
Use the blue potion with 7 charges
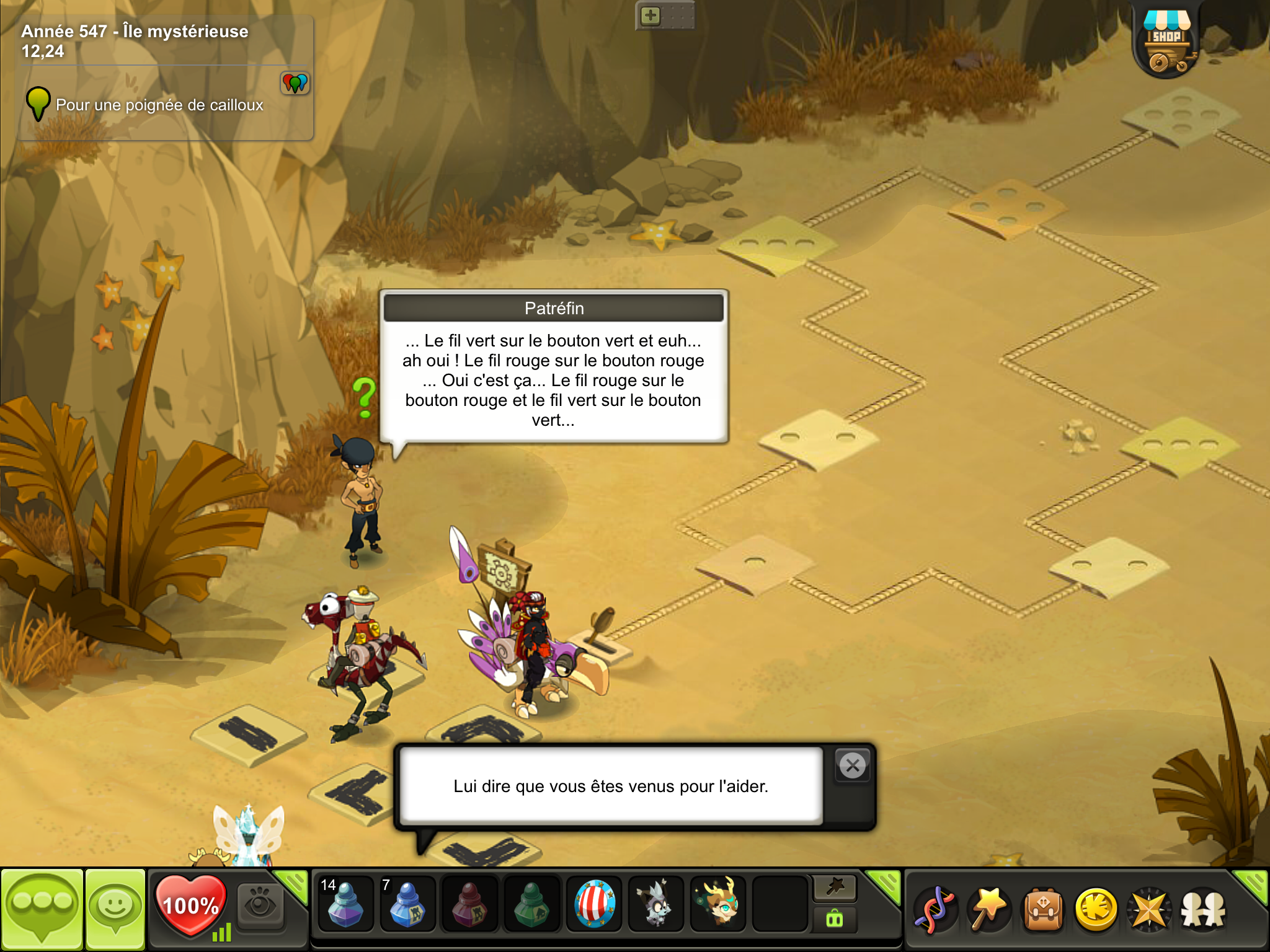pyautogui.click(x=407, y=904)
